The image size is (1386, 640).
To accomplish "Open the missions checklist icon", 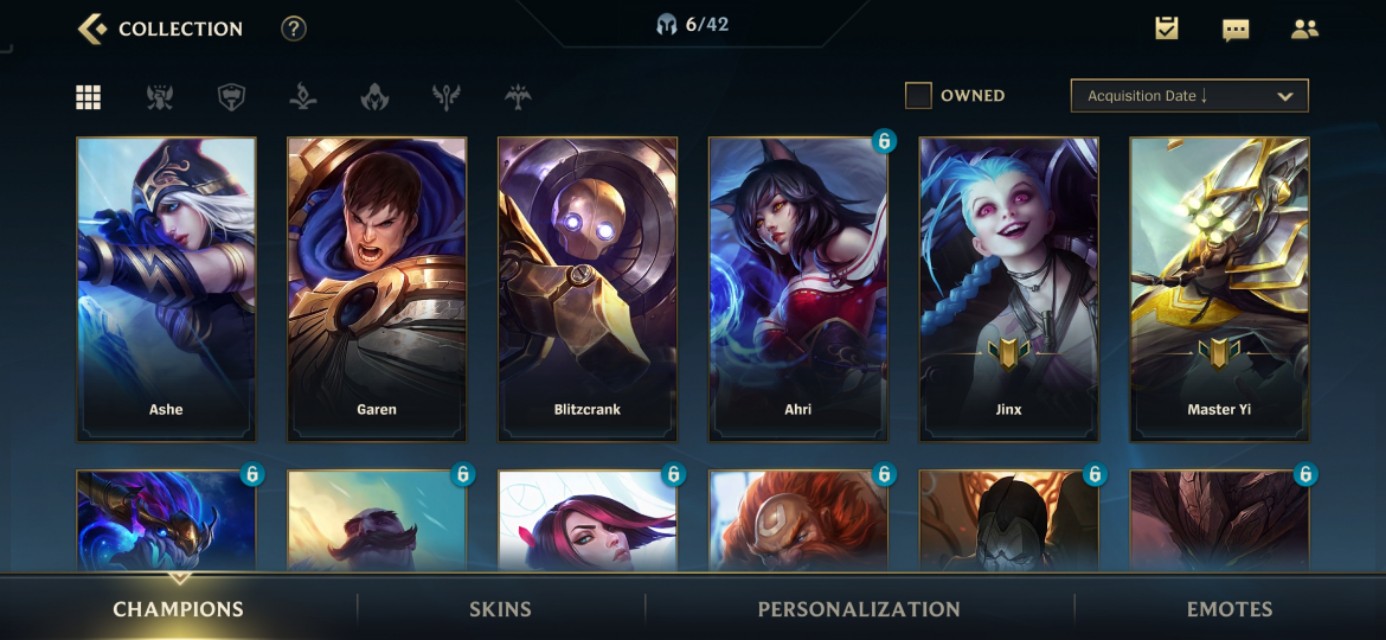I will [1166, 29].
